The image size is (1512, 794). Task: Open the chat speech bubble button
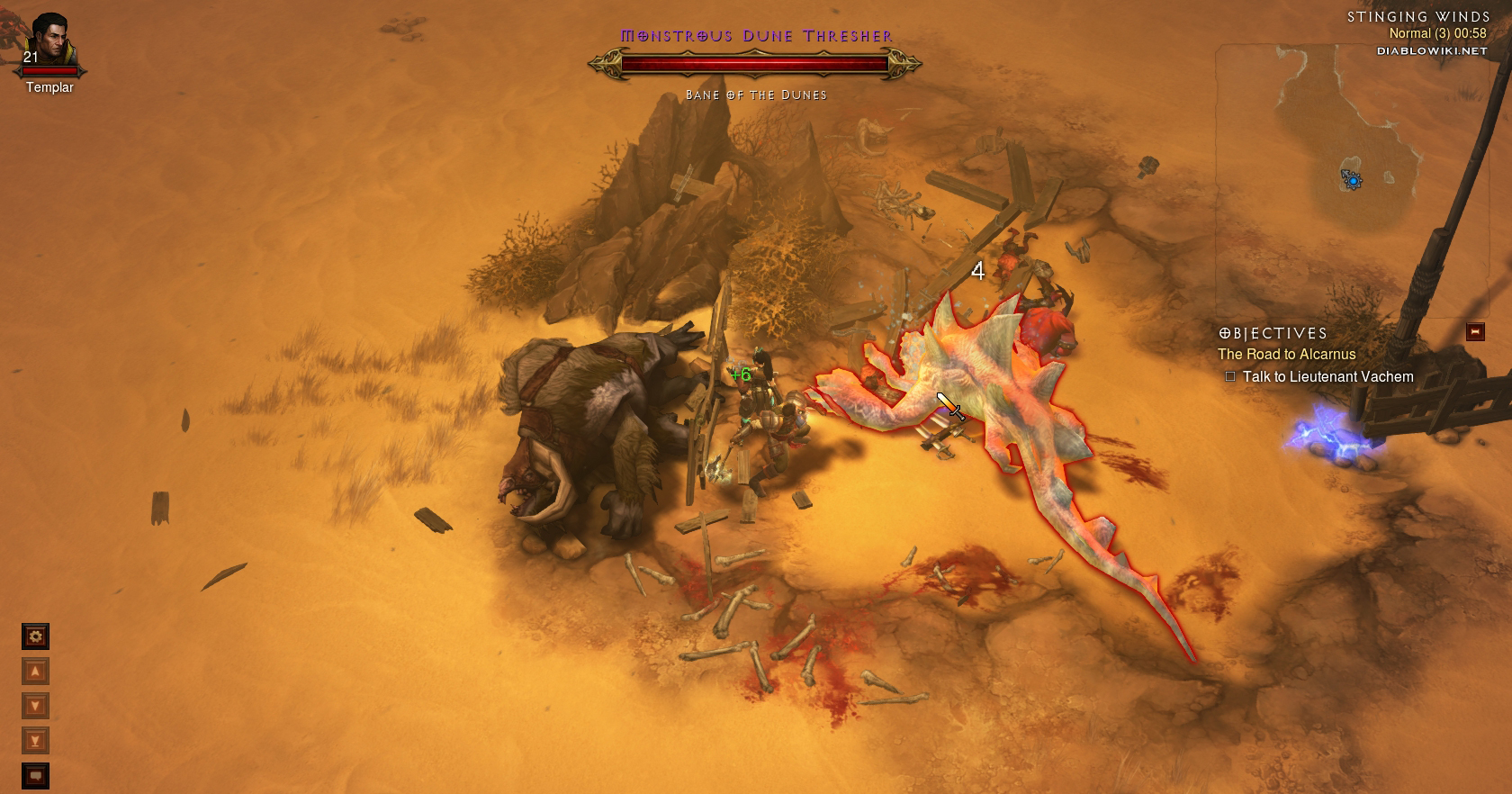[x=35, y=775]
